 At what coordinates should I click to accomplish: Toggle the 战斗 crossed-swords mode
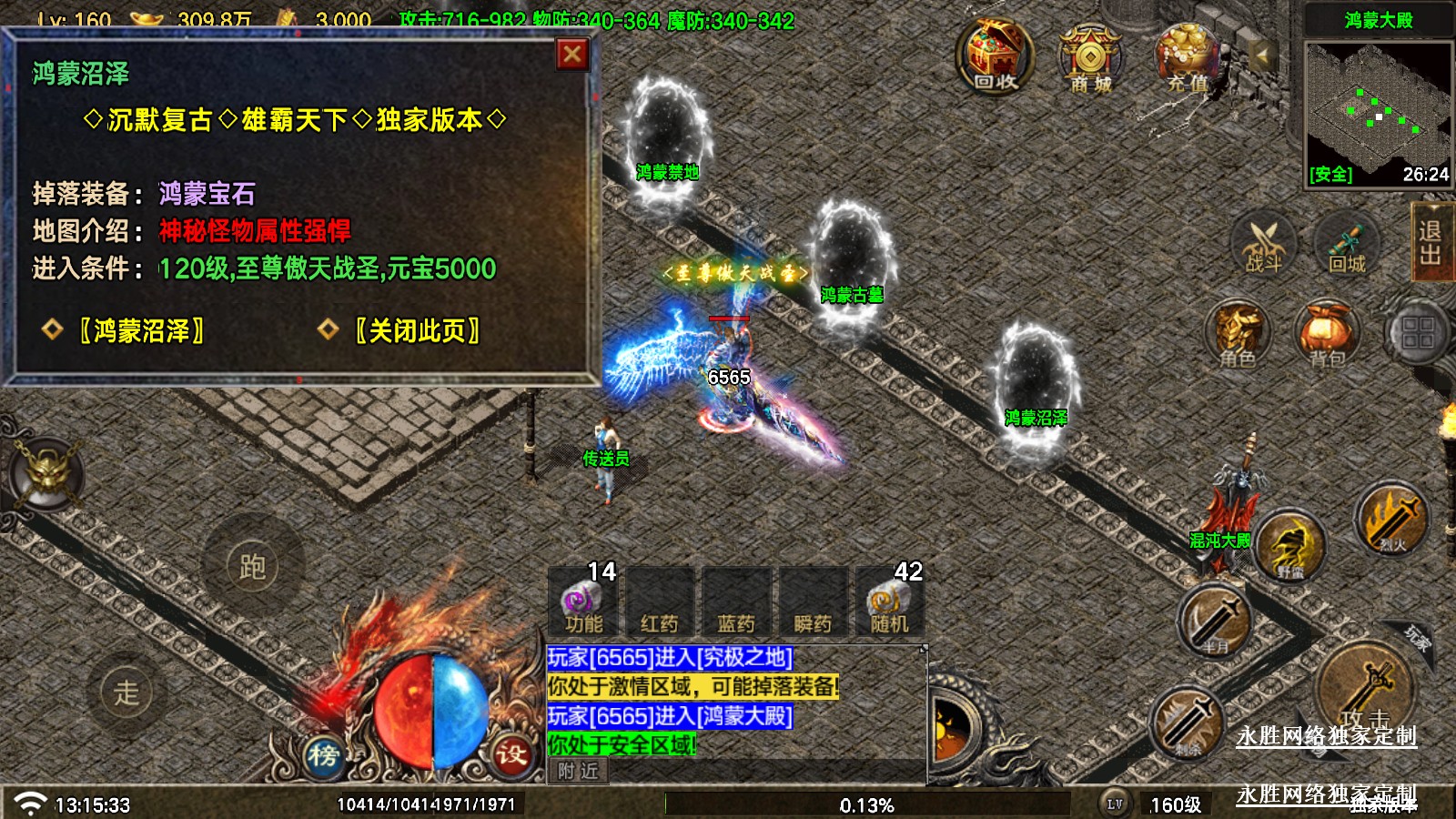1263,246
